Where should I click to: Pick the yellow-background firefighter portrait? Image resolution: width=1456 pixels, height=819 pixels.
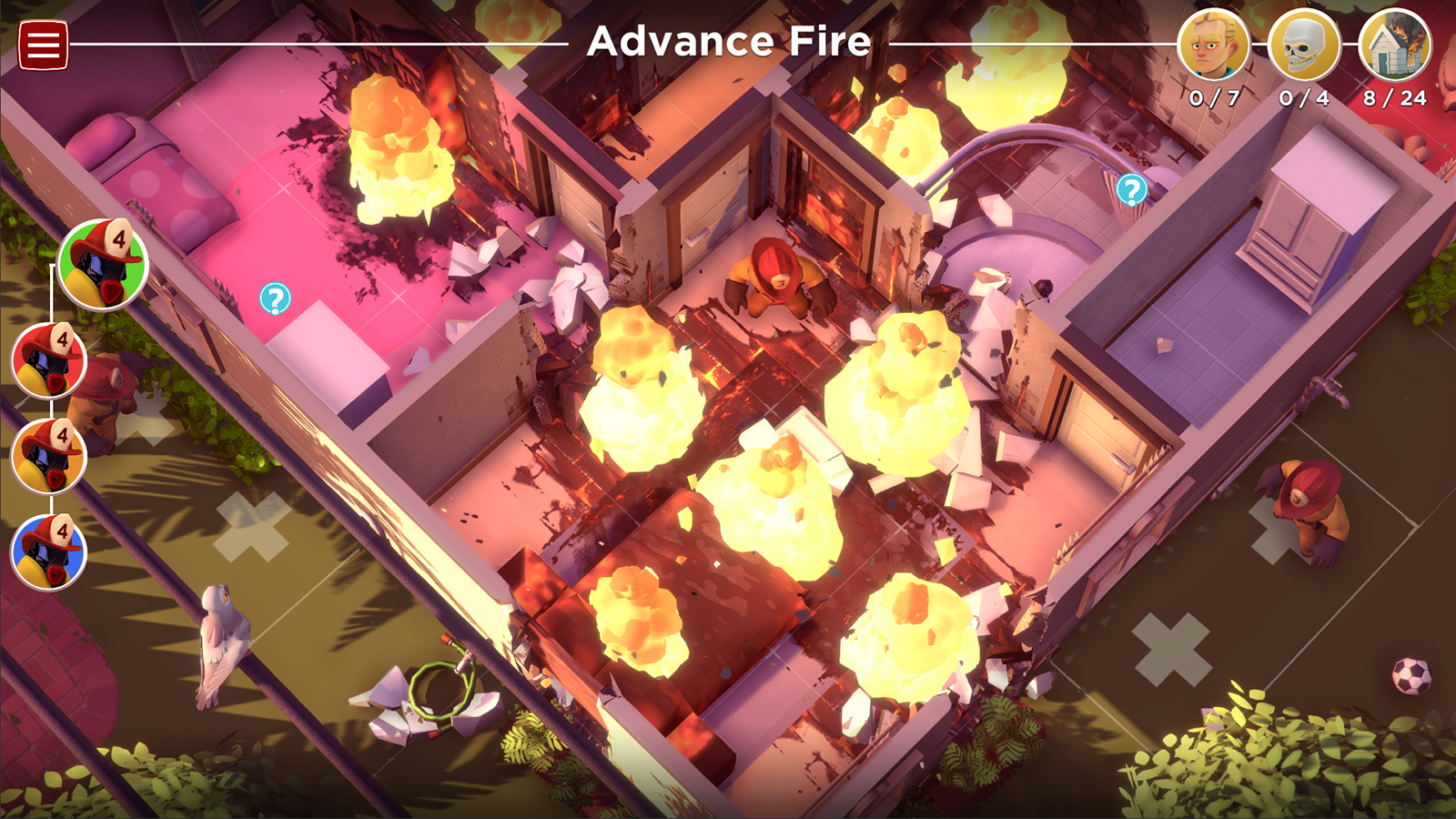(x=48, y=456)
